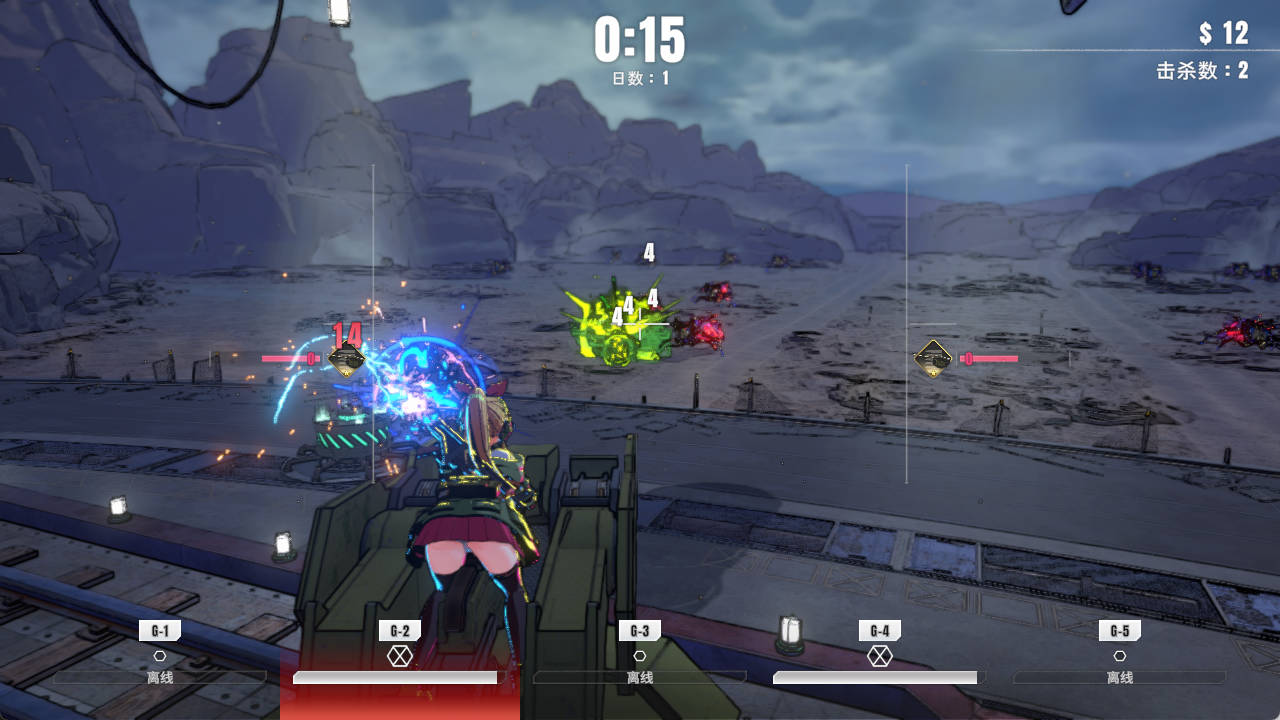This screenshot has width=1280, height=720.
Task: Select the G-1 offline turret slot
Action: click(160, 655)
